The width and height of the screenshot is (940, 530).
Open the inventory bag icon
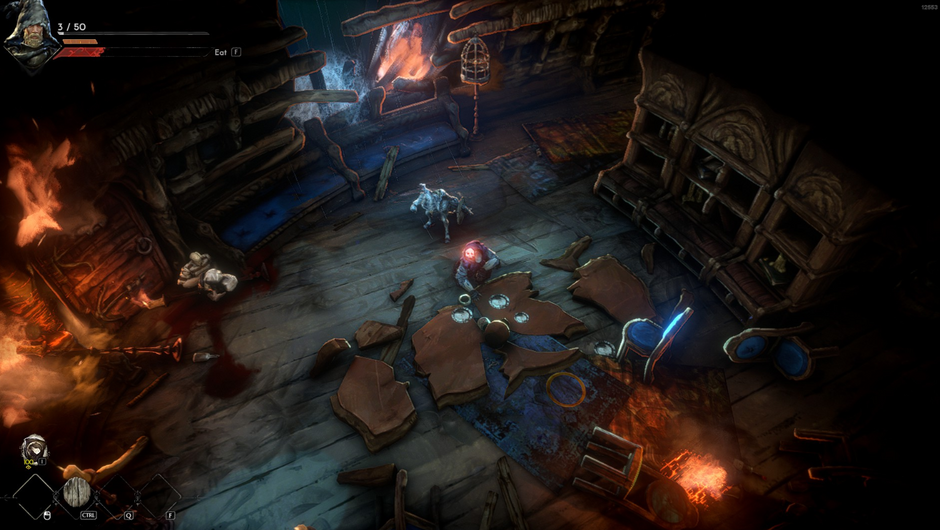click(x=34, y=450)
